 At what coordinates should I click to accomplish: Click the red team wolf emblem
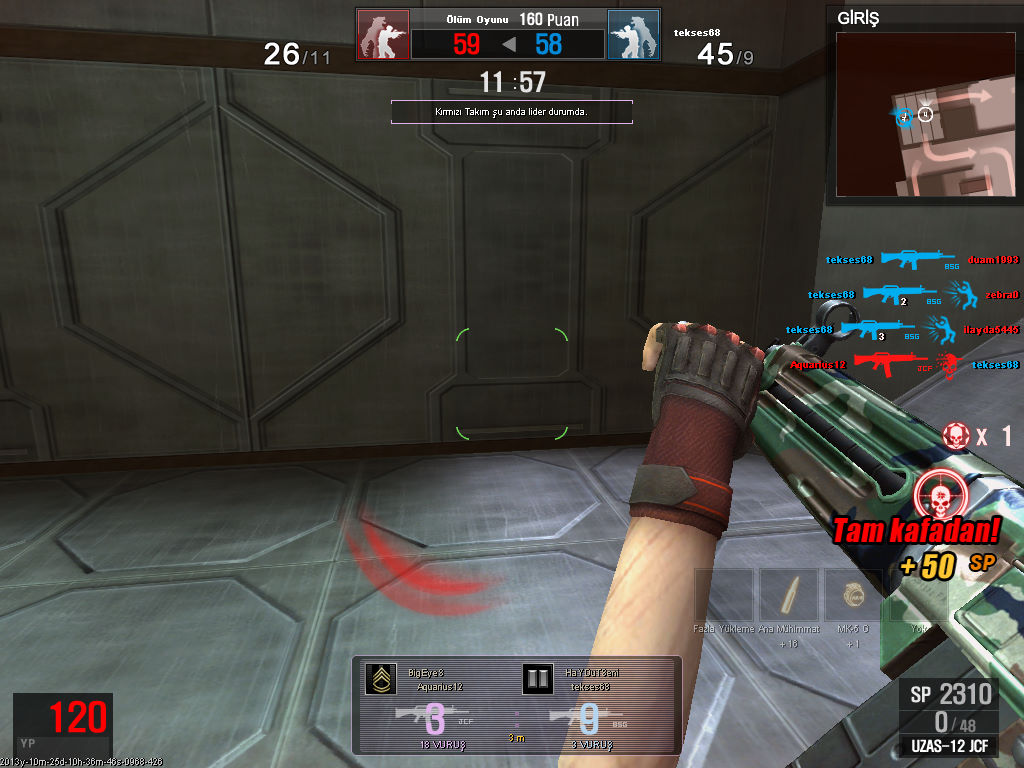[x=383, y=35]
